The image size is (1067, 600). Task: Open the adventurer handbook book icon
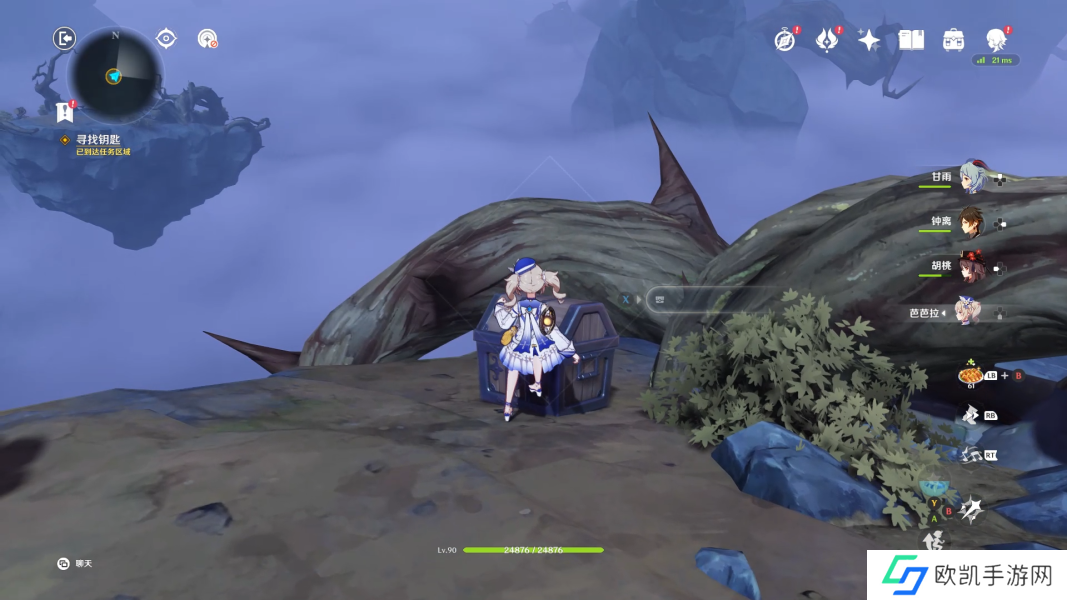(911, 40)
